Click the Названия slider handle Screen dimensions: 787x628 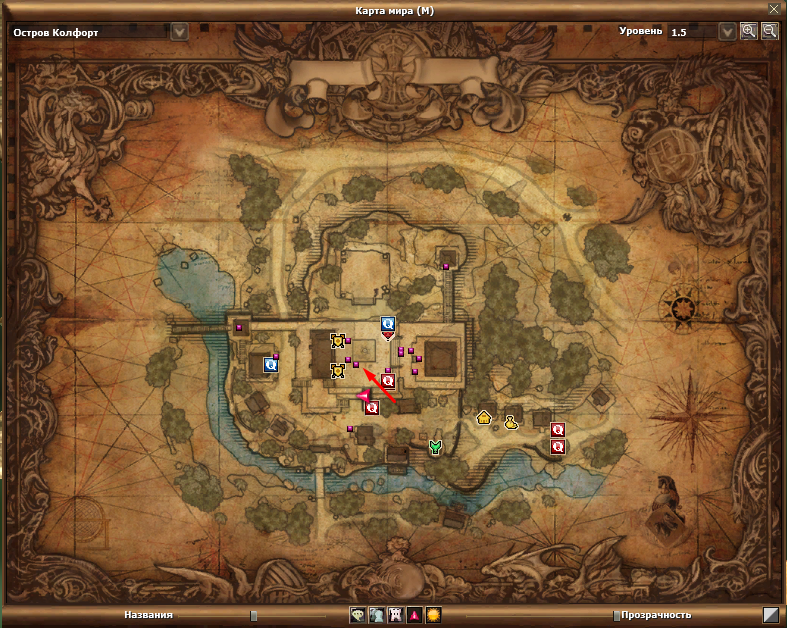[254, 616]
